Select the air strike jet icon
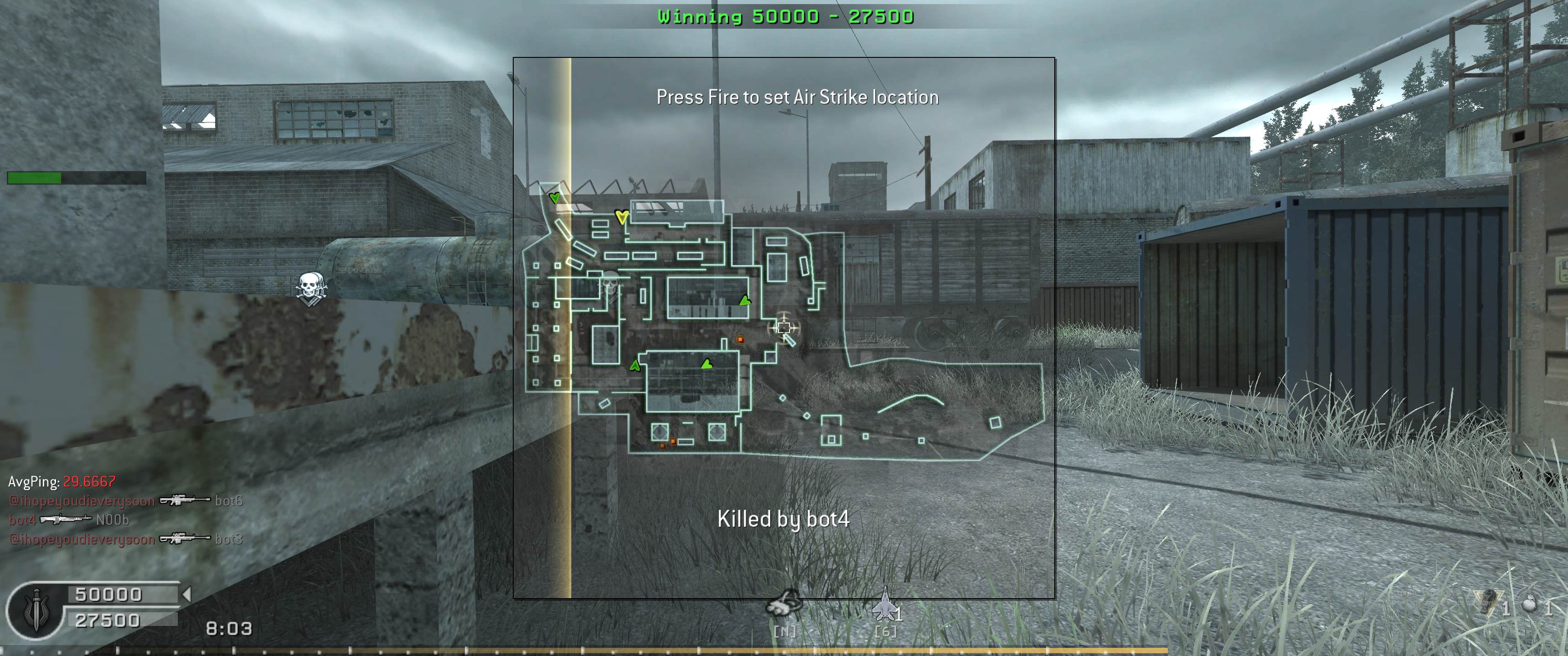The width and height of the screenshot is (1568, 656). pyautogui.click(x=884, y=605)
